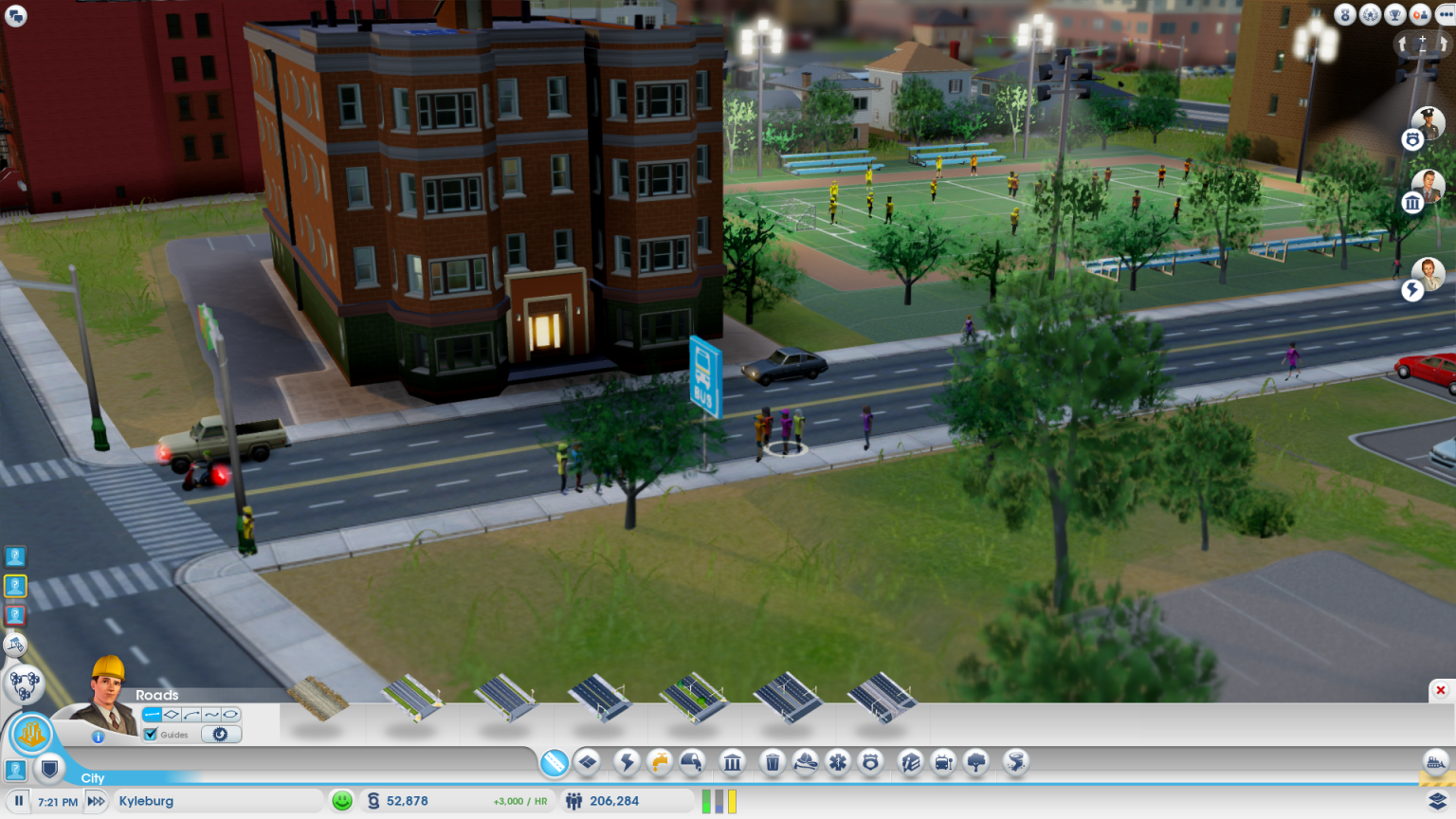Screen dimensions: 1456x819
Task: Open the Water menu faucet icon
Action: pyautogui.click(x=661, y=761)
